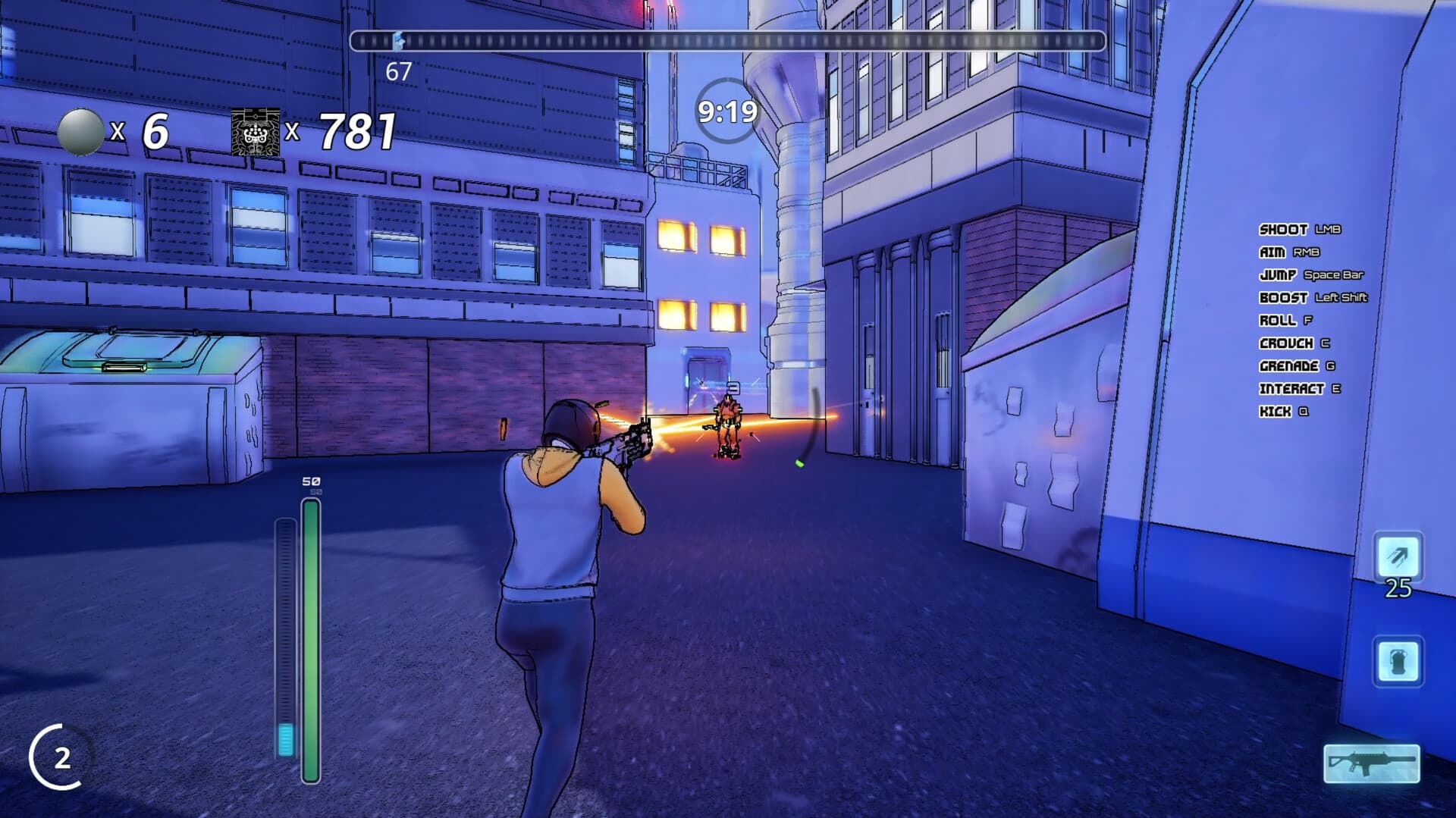The width and height of the screenshot is (1456, 818).
Task: Enable the BOOST Left Shift binding
Action: click(x=1312, y=298)
